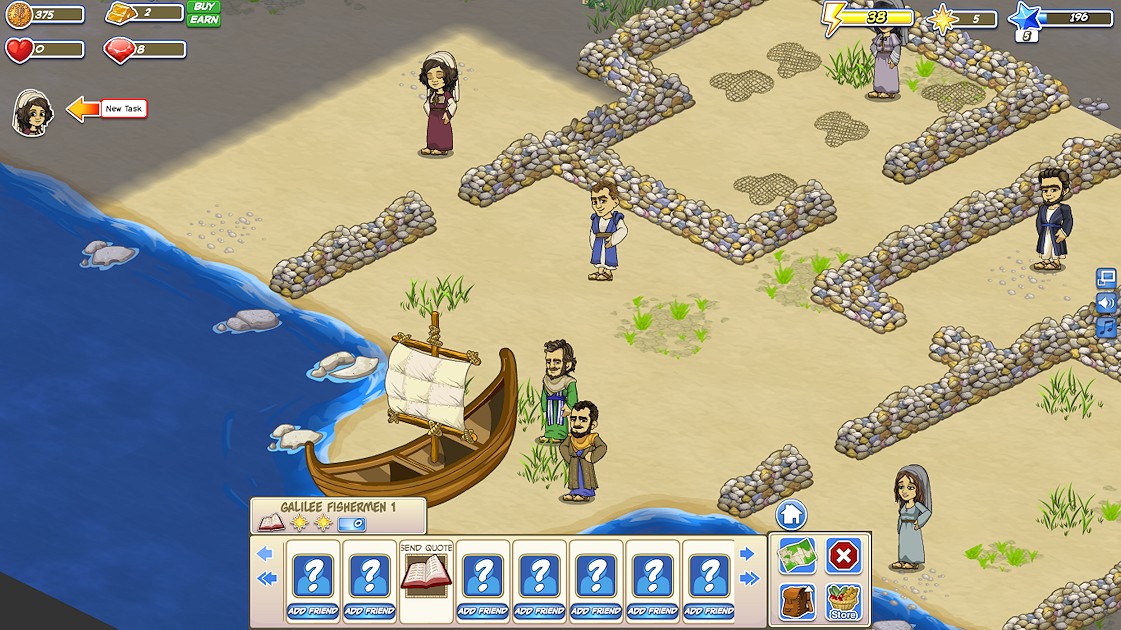Click the blue camera icon under Galilee Fishermen

tap(352, 523)
